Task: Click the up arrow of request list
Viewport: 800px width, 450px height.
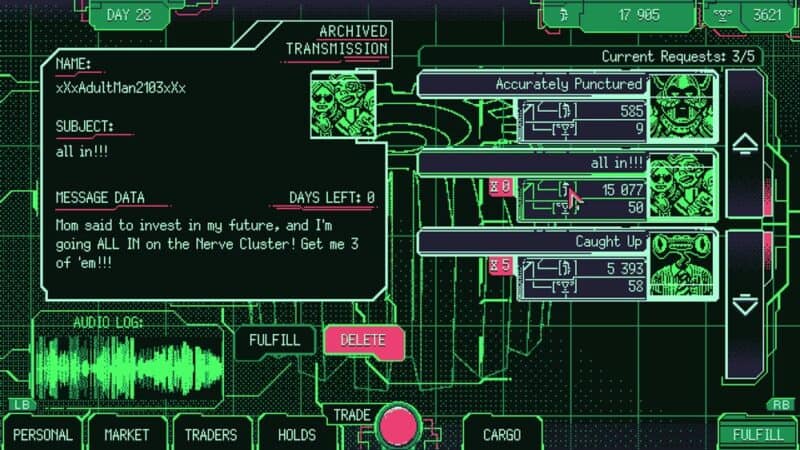Action: pyautogui.click(x=745, y=144)
